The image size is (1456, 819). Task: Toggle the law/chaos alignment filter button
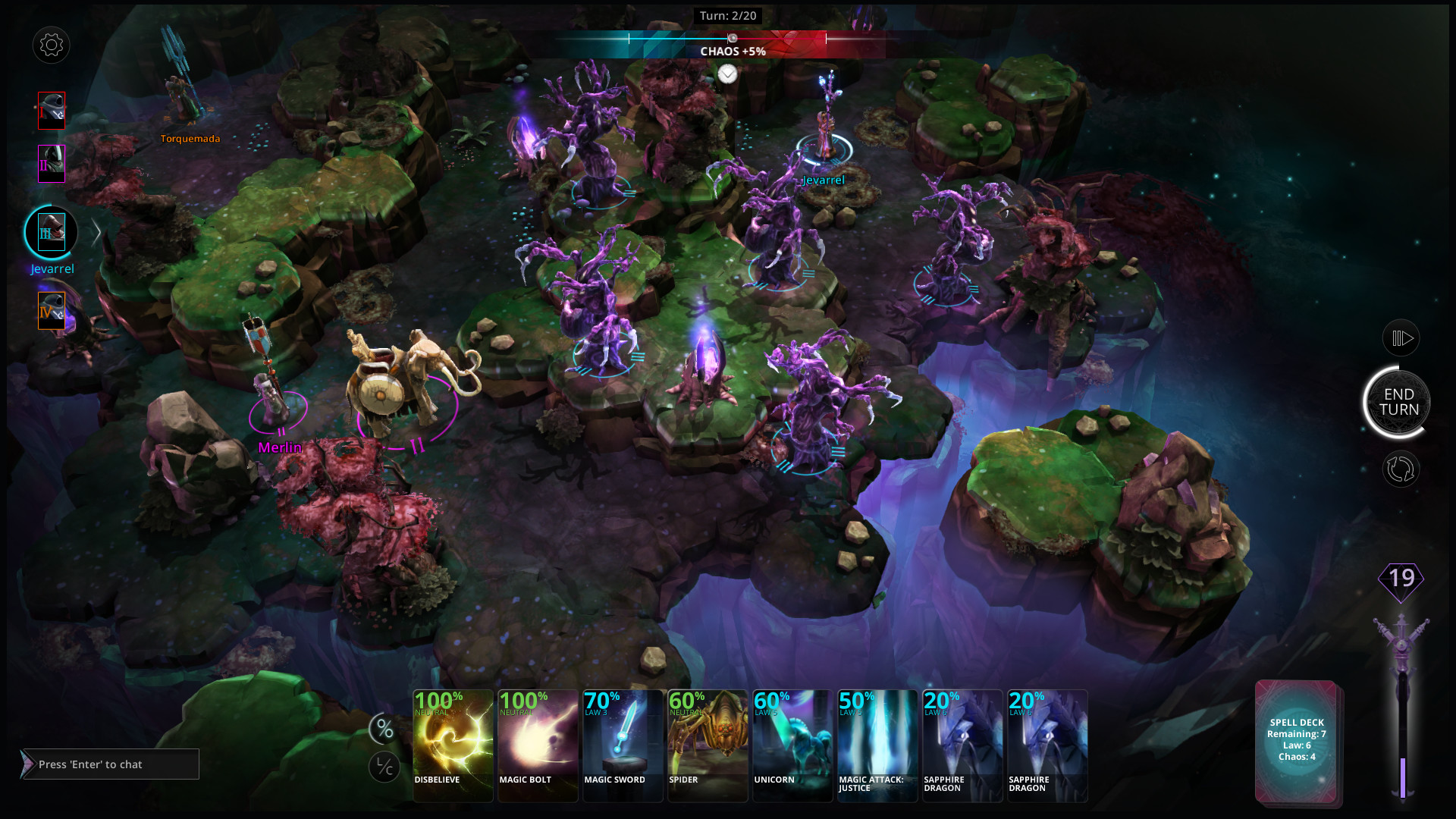[x=384, y=767]
